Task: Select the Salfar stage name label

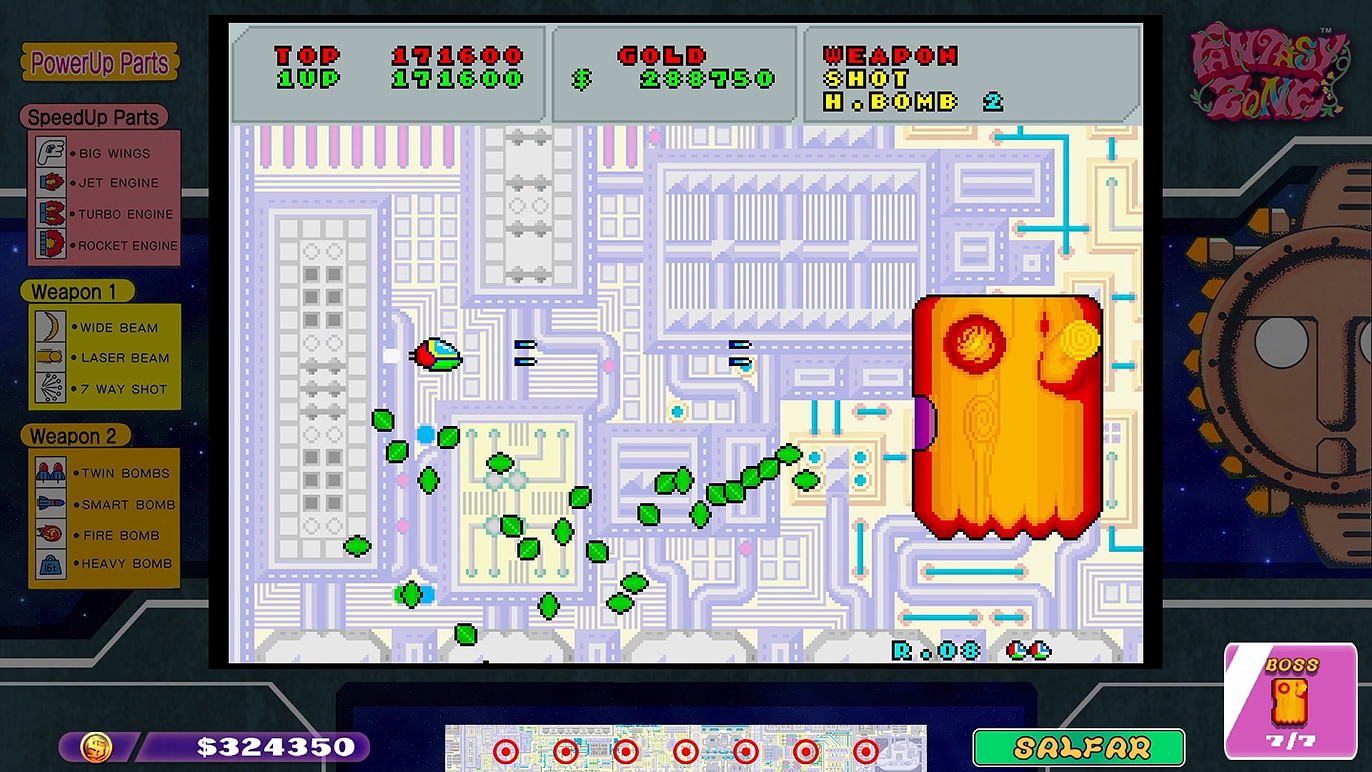Action: pyautogui.click(x=1078, y=748)
